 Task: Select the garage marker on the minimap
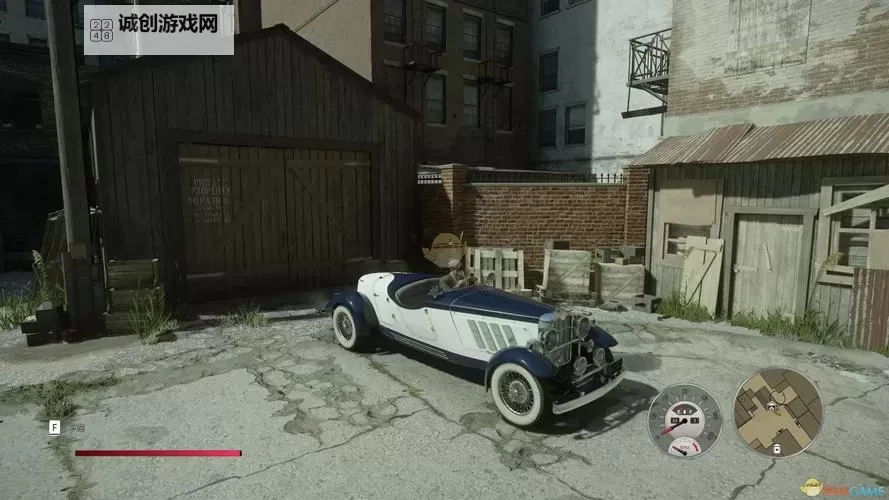777,451
